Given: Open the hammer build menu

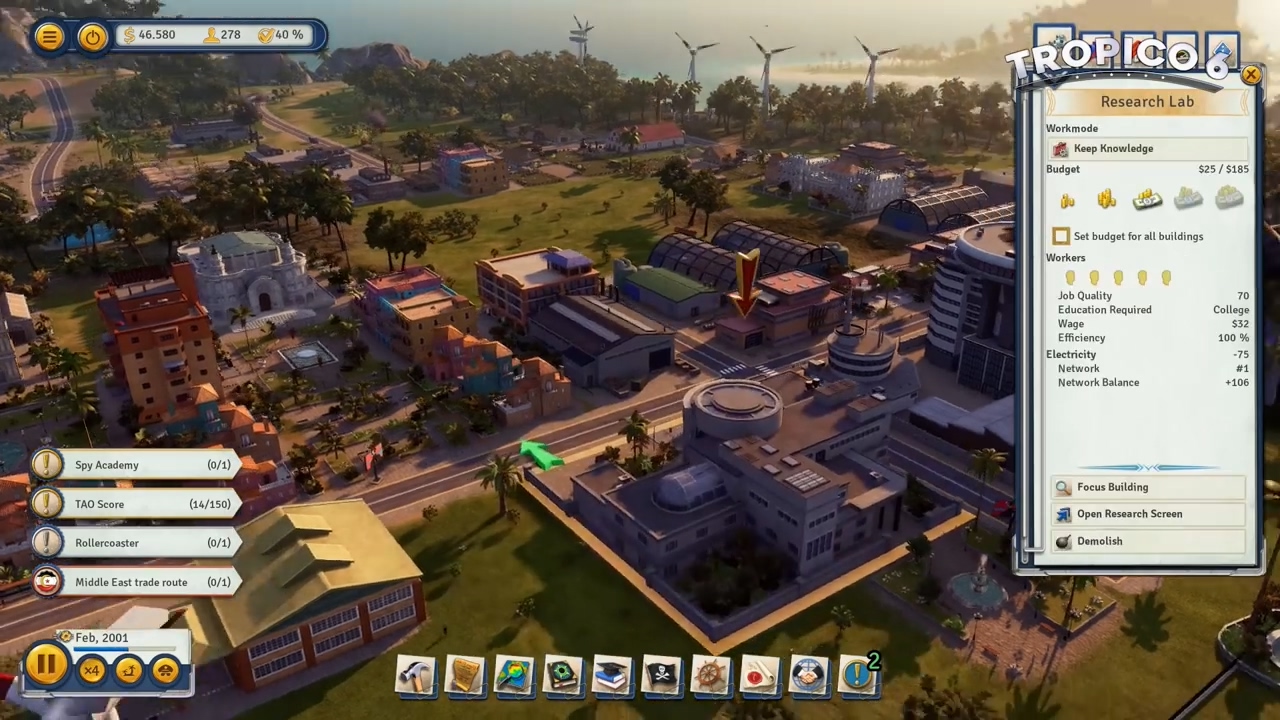Looking at the screenshot, I should (x=416, y=676).
